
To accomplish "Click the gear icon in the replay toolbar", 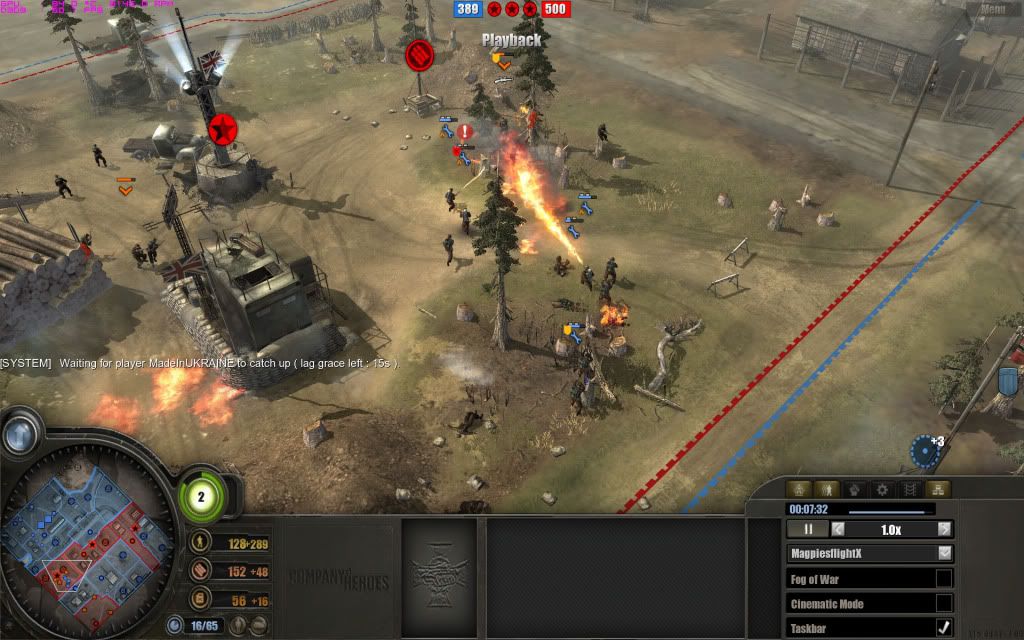I will coord(881,489).
